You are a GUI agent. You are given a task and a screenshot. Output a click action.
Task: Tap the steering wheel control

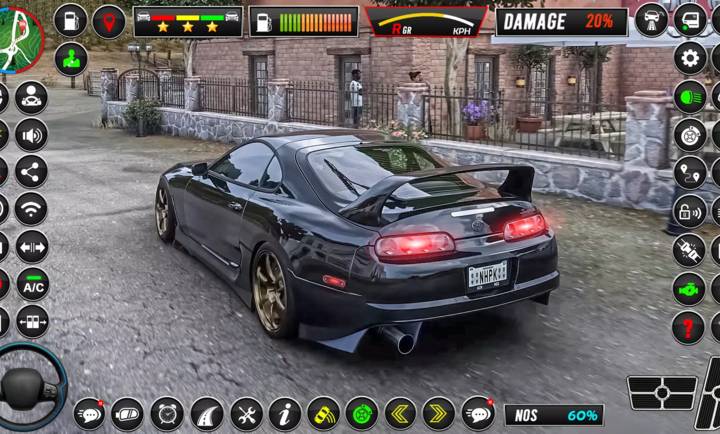[x=26, y=385]
